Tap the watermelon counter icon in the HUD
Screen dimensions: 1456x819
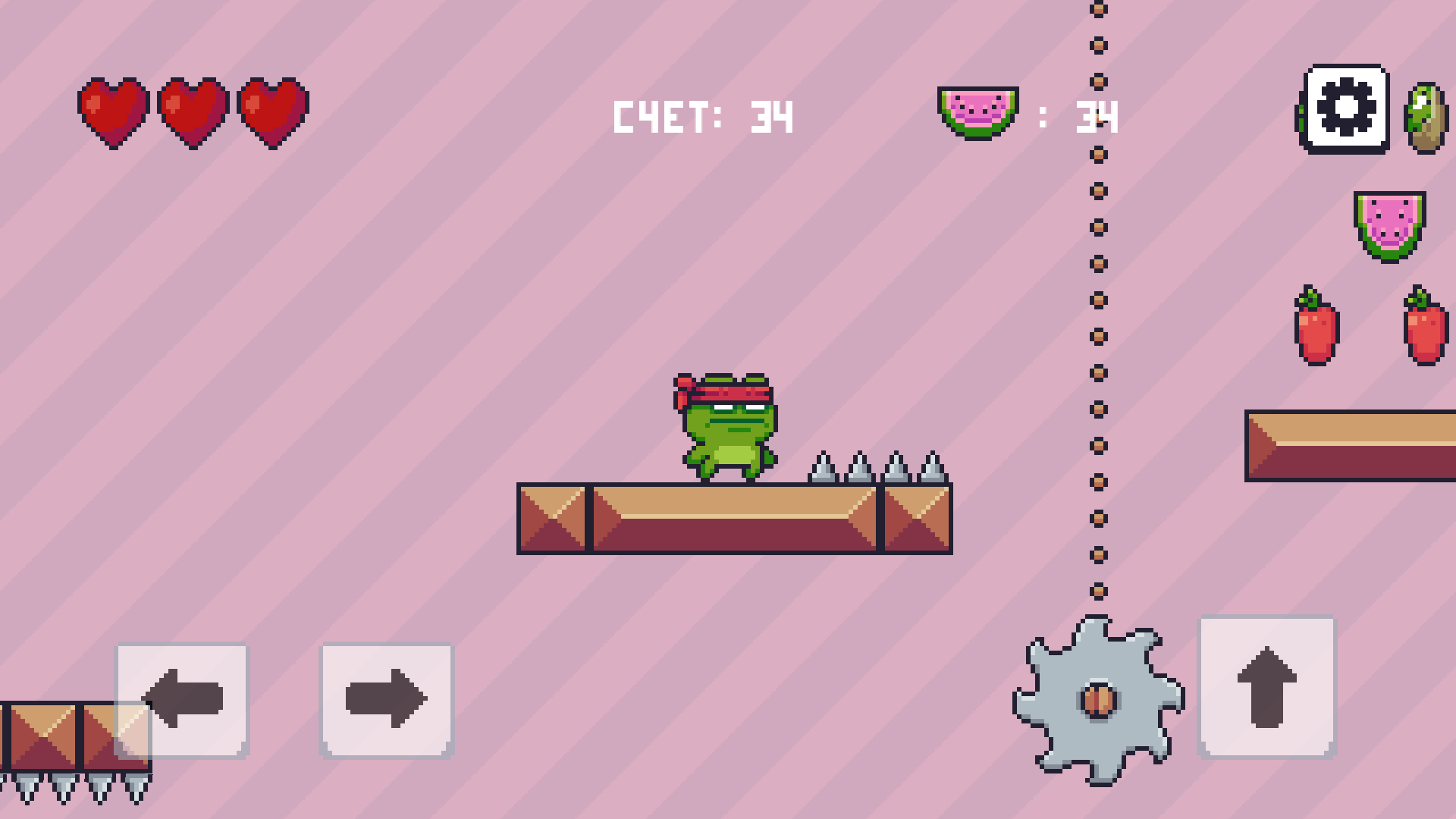tap(980, 112)
